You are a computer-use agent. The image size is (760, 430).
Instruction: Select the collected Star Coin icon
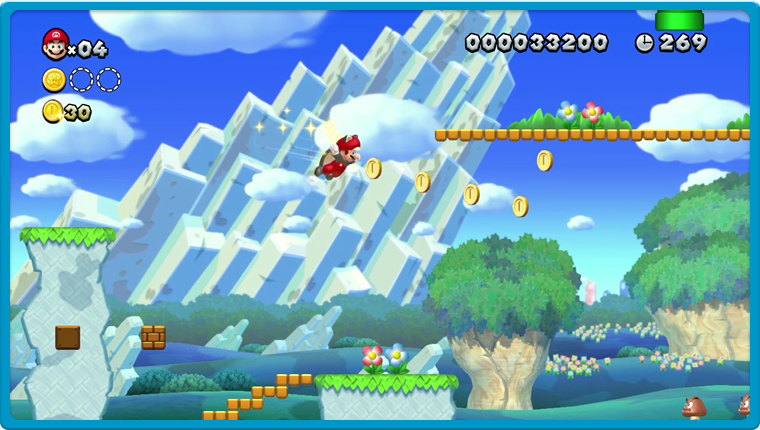tap(54, 80)
